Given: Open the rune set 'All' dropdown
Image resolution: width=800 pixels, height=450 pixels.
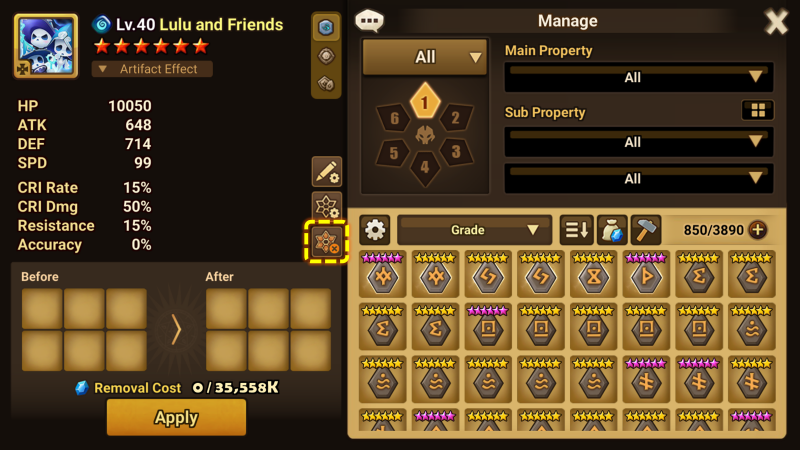Looking at the screenshot, I should [425, 58].
